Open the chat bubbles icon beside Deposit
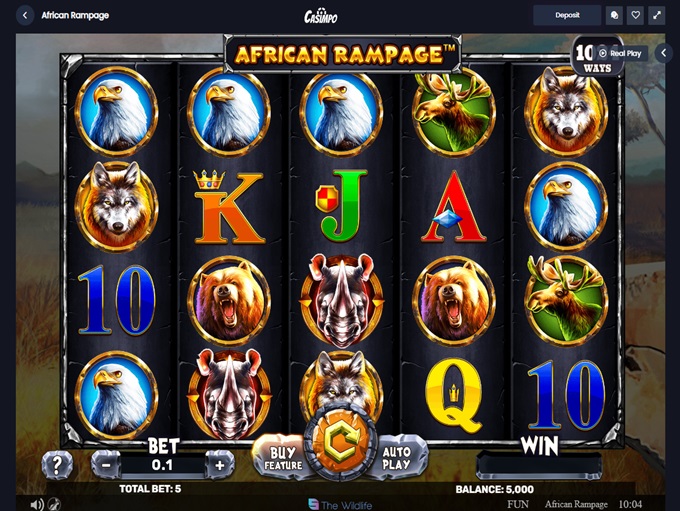This screenshot has height=511, width=680. pyautogui.click(x=614, y=15)
